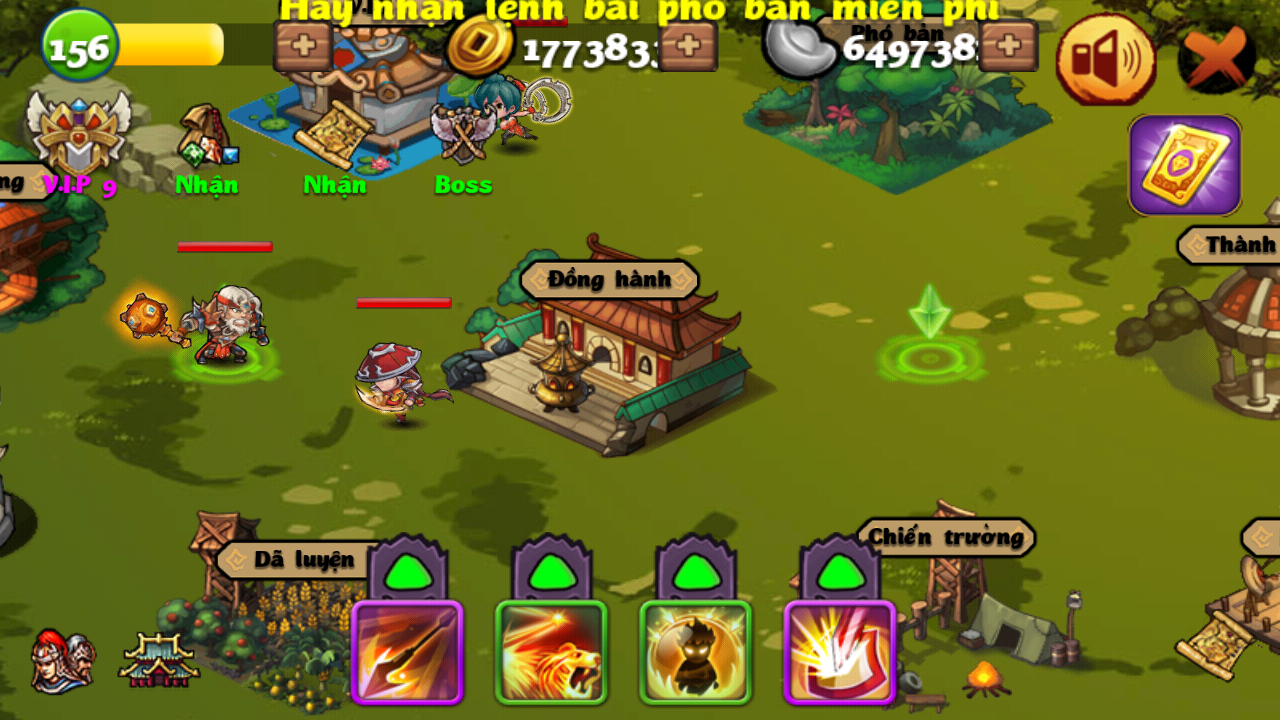Viewport: 1280px width, 720px height.
Task: Use the flaming lion skill
Action: [551, 652]
